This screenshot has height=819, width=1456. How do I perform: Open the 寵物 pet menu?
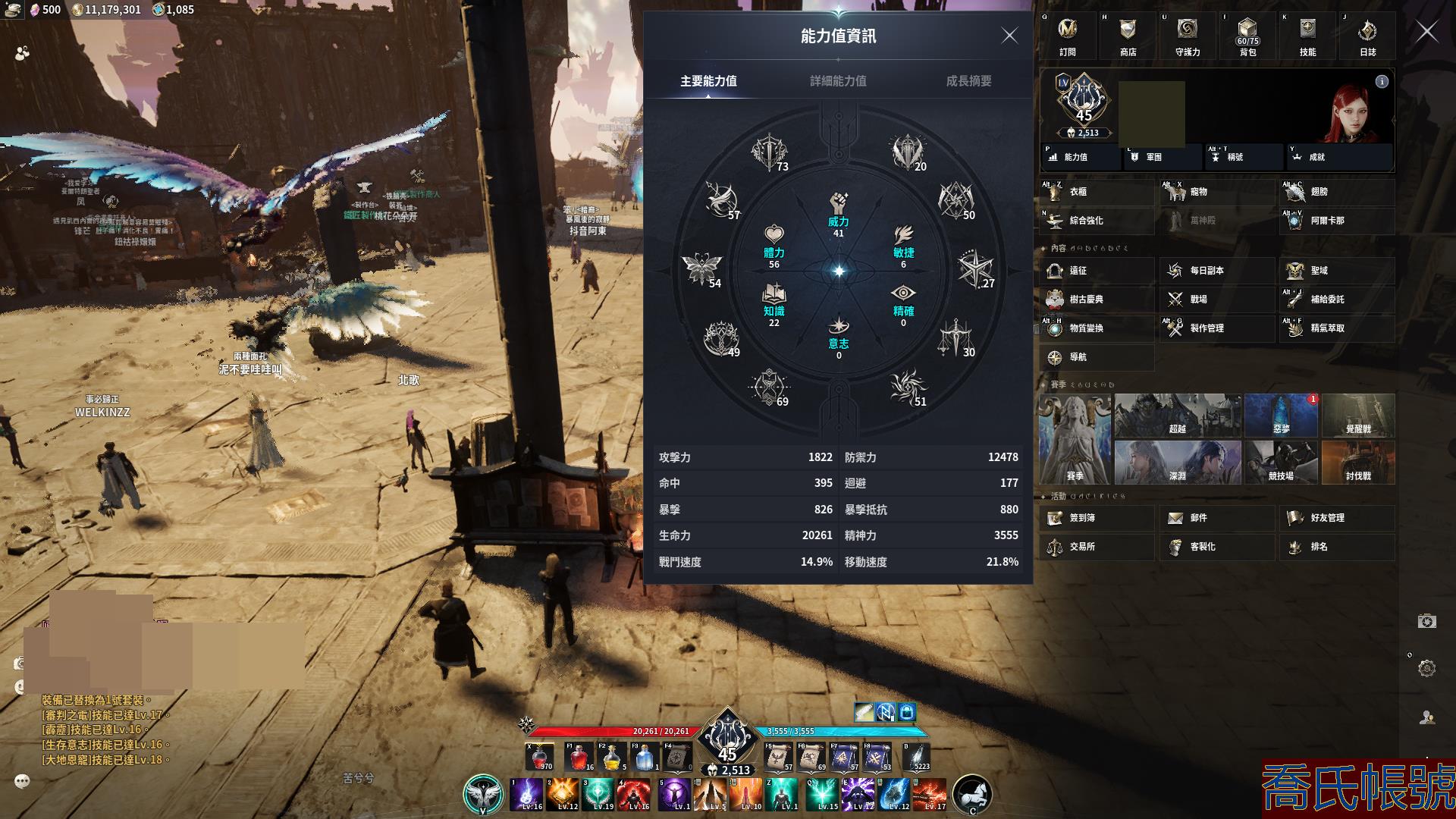coord(1216,193)
